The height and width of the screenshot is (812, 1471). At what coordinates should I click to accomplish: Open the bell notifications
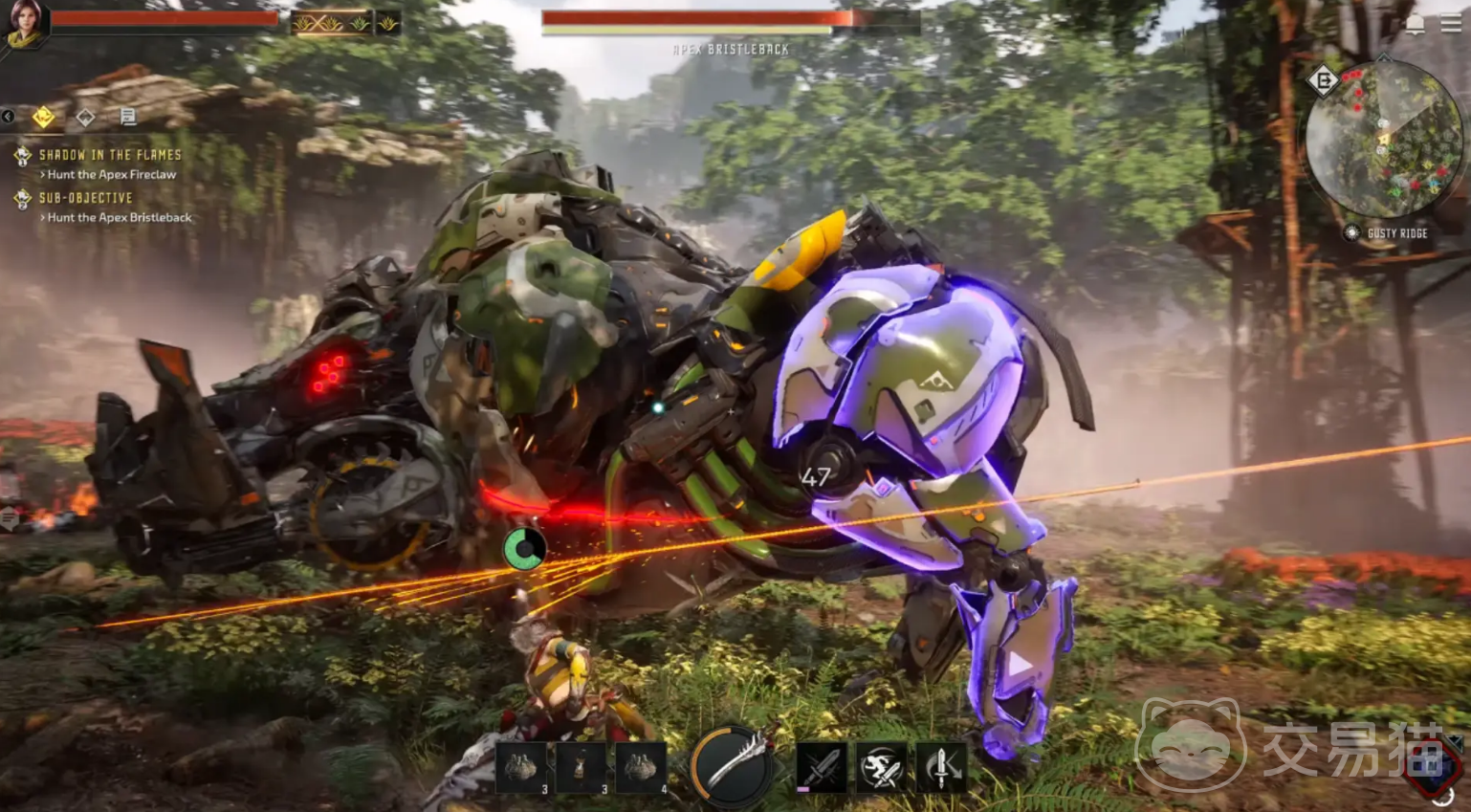(x=1415, y=26)
